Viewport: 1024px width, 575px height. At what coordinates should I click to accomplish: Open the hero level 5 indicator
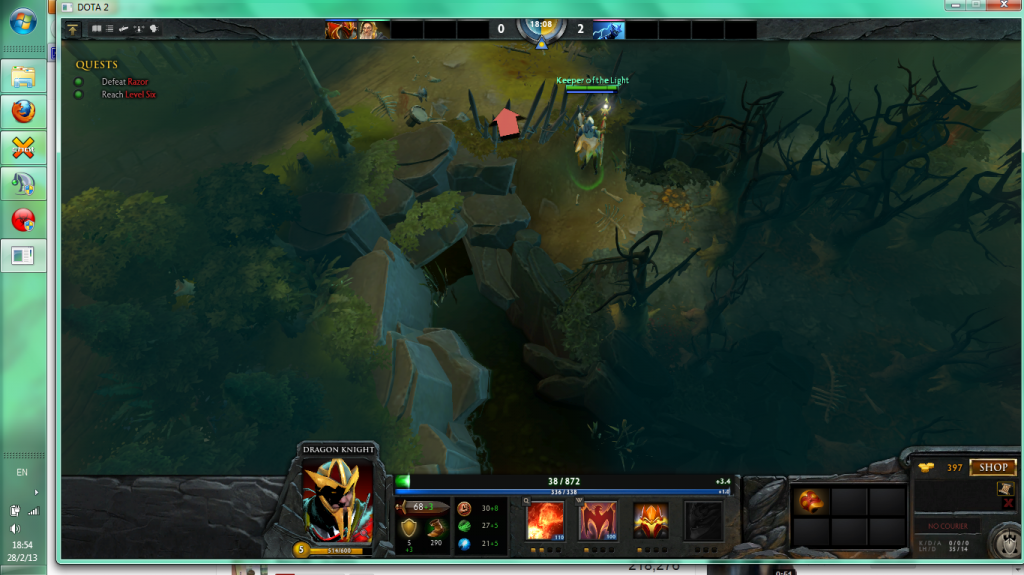point(301,548)
